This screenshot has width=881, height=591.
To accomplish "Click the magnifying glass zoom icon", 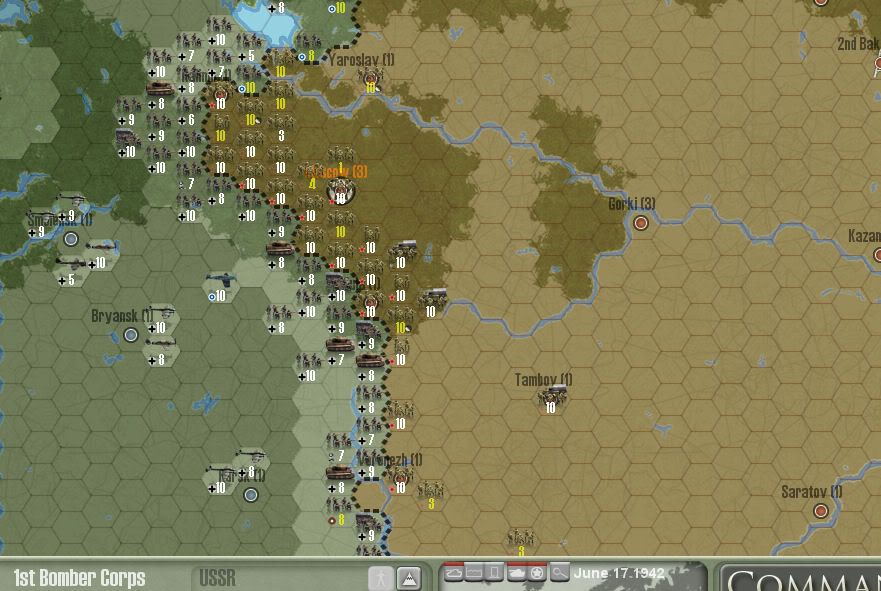I will click(559, 573).
